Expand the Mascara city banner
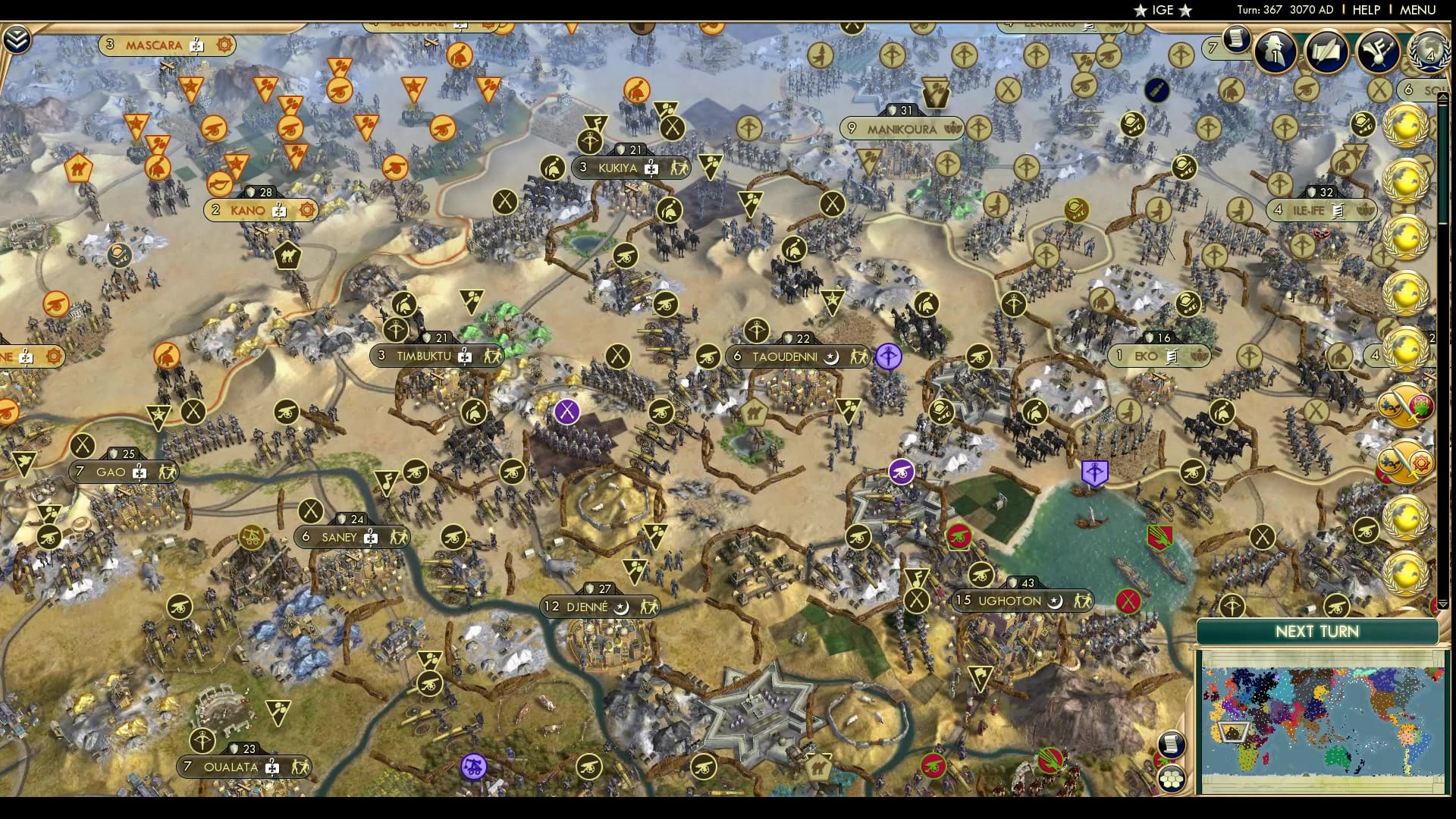1456x819 pixels. [x=155, y=44]
